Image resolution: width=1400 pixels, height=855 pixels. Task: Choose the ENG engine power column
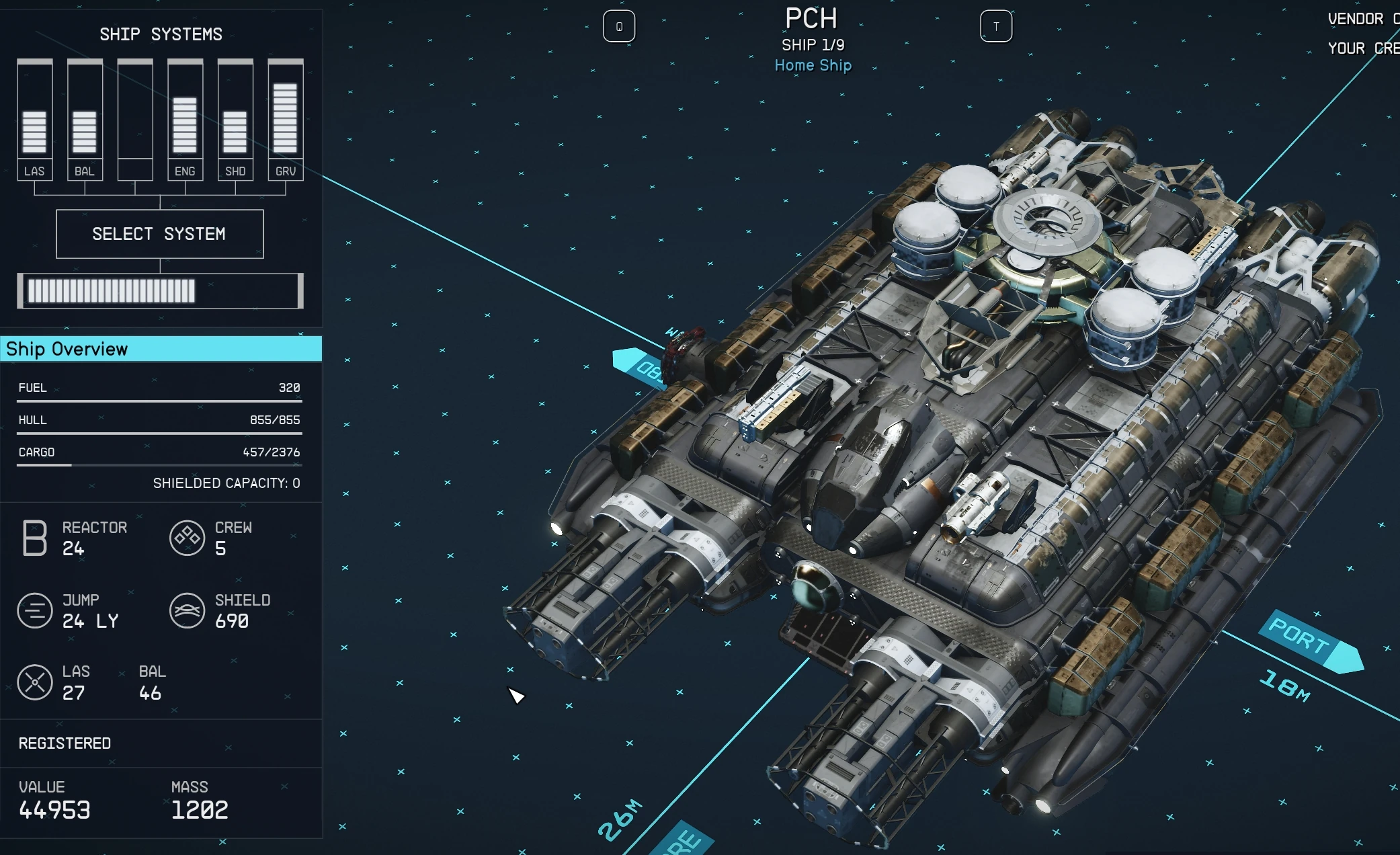tap(185, 120)
